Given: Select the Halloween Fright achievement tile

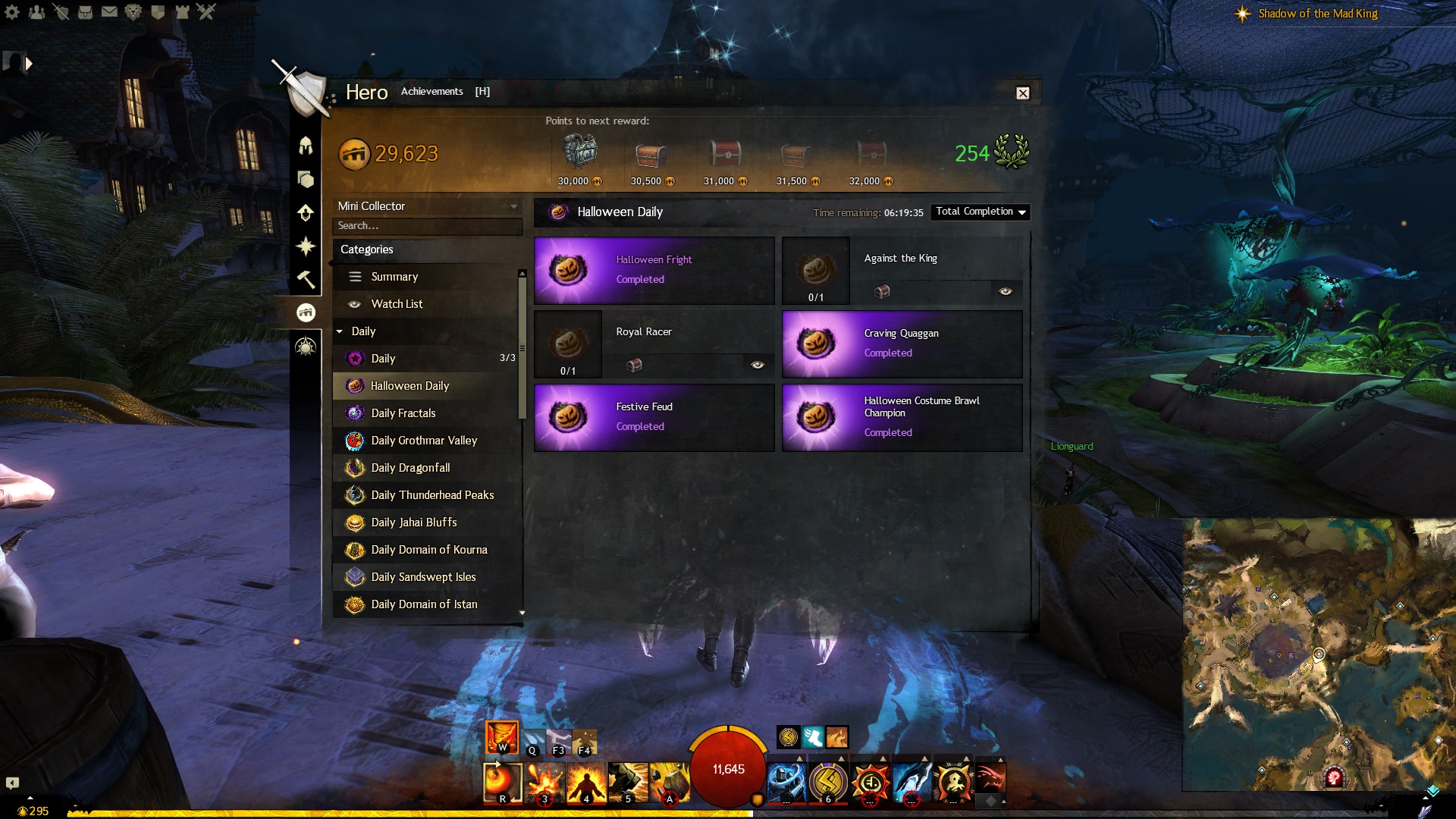Looking at the screenshot, I should coord(654,270).
